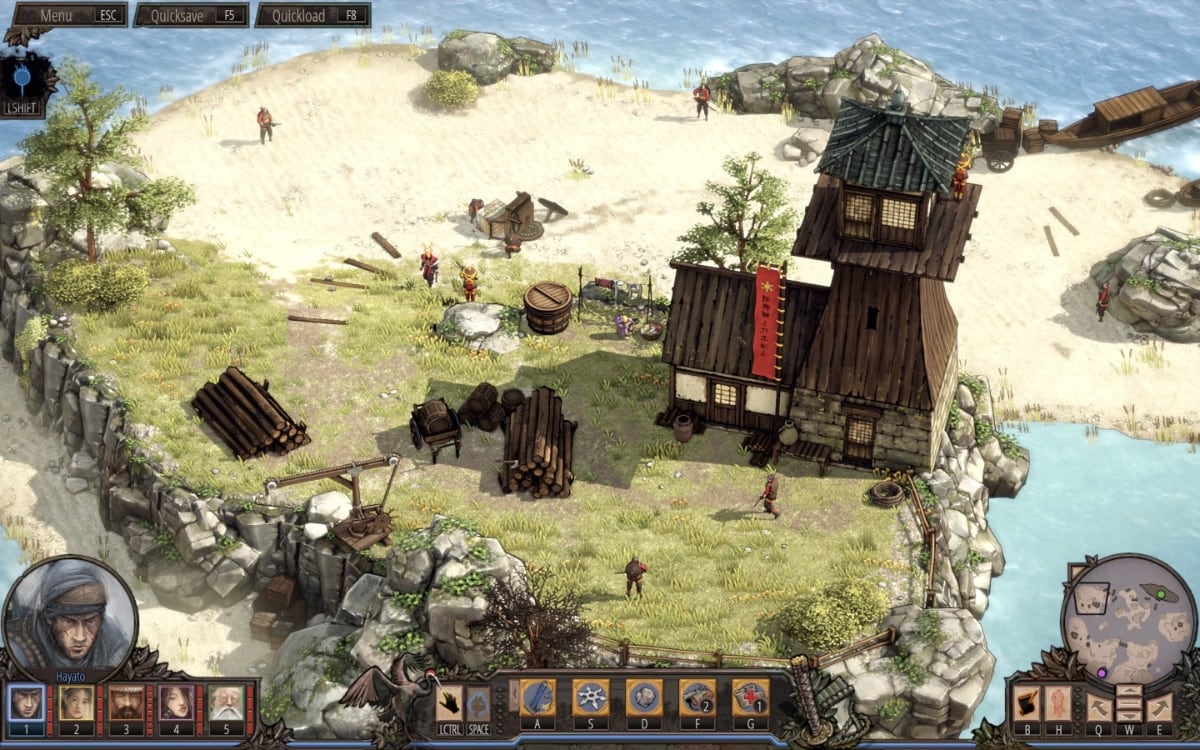Choose the bearded samurai portrait in slot 3

[x=127, y=703]
